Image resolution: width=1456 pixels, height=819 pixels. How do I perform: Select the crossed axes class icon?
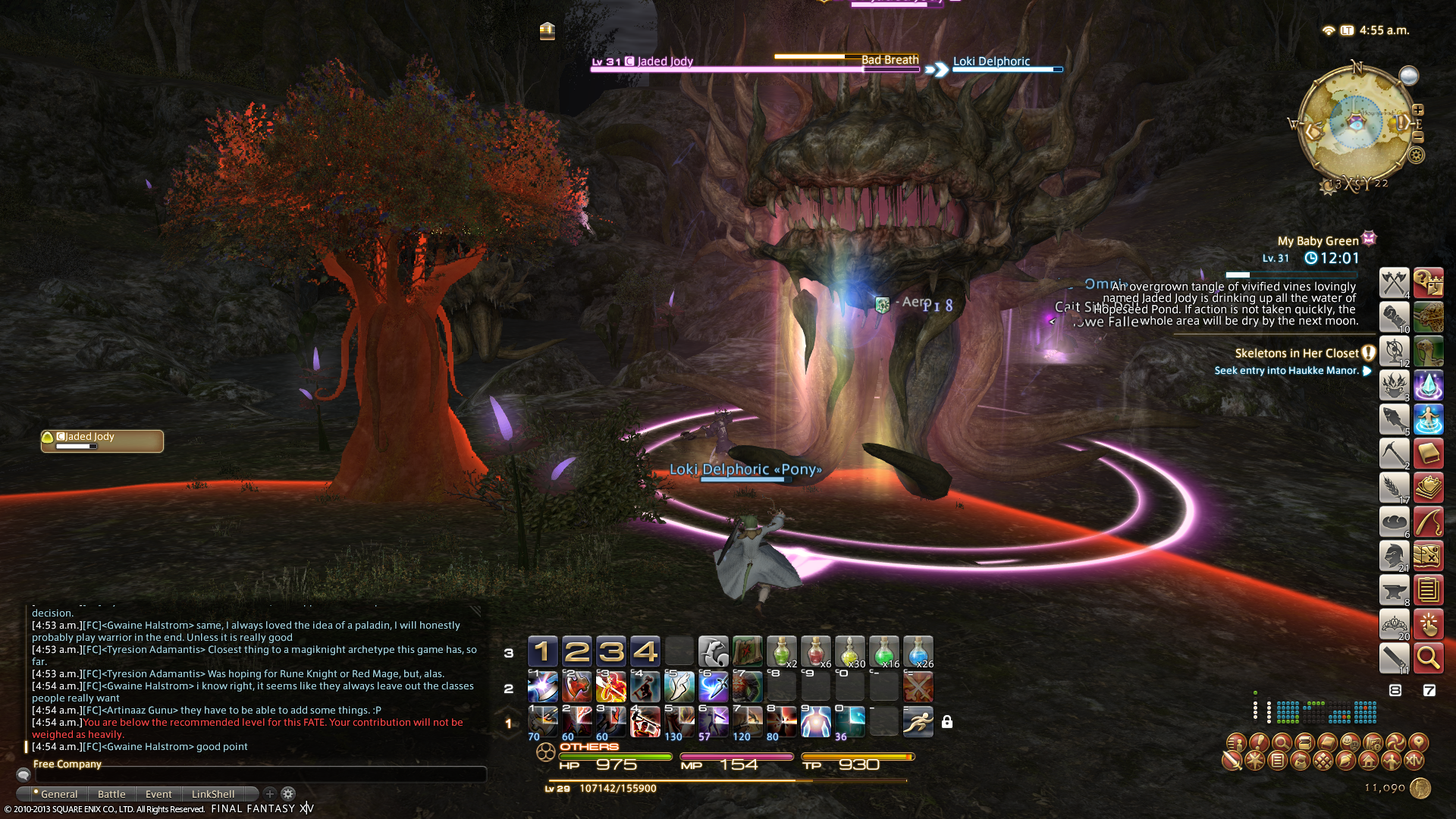tap(1394, 283)
